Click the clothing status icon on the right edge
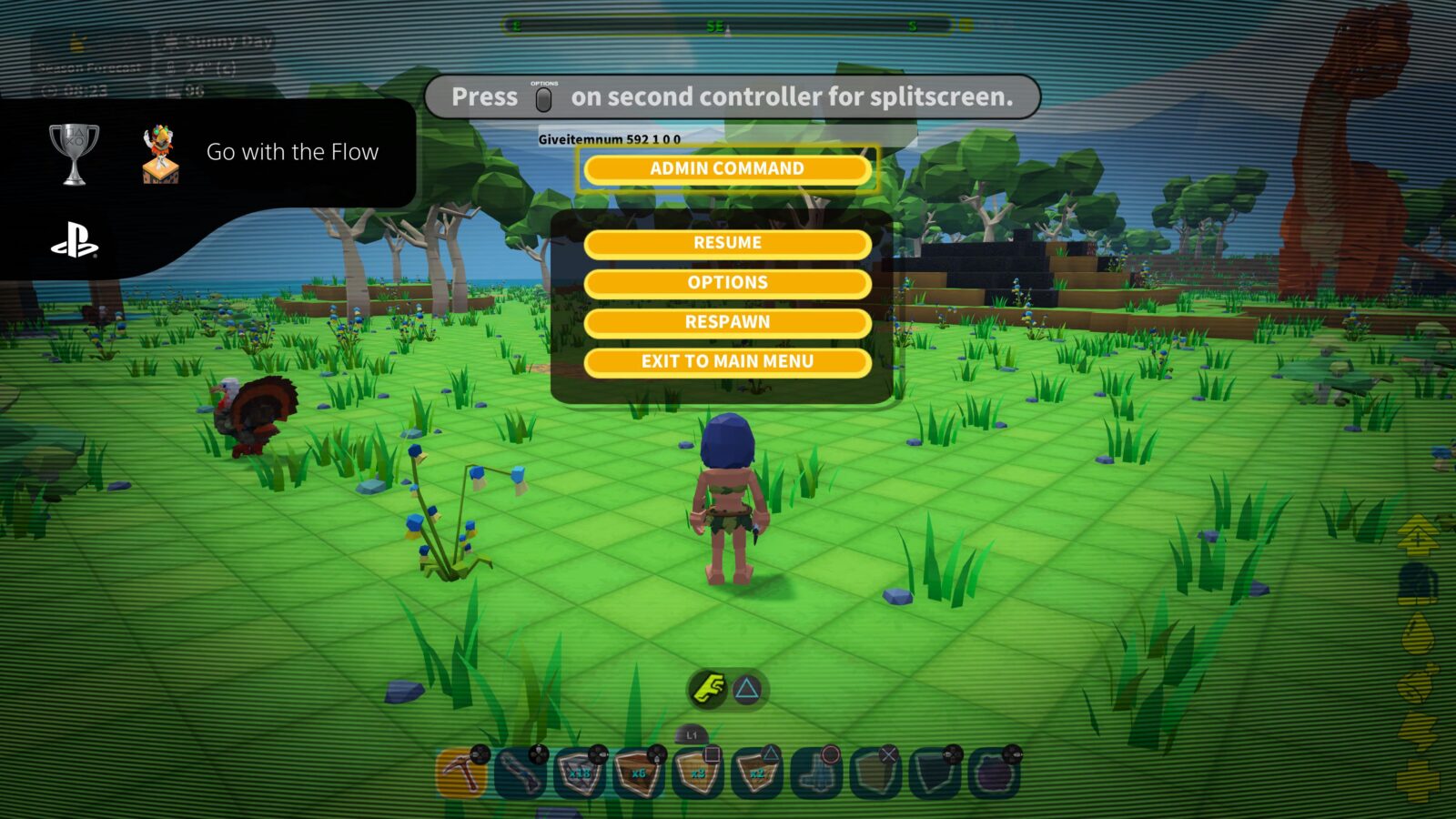This screenshot has width=1456, height=819. pyautogui.click(x=1418, y=581)
